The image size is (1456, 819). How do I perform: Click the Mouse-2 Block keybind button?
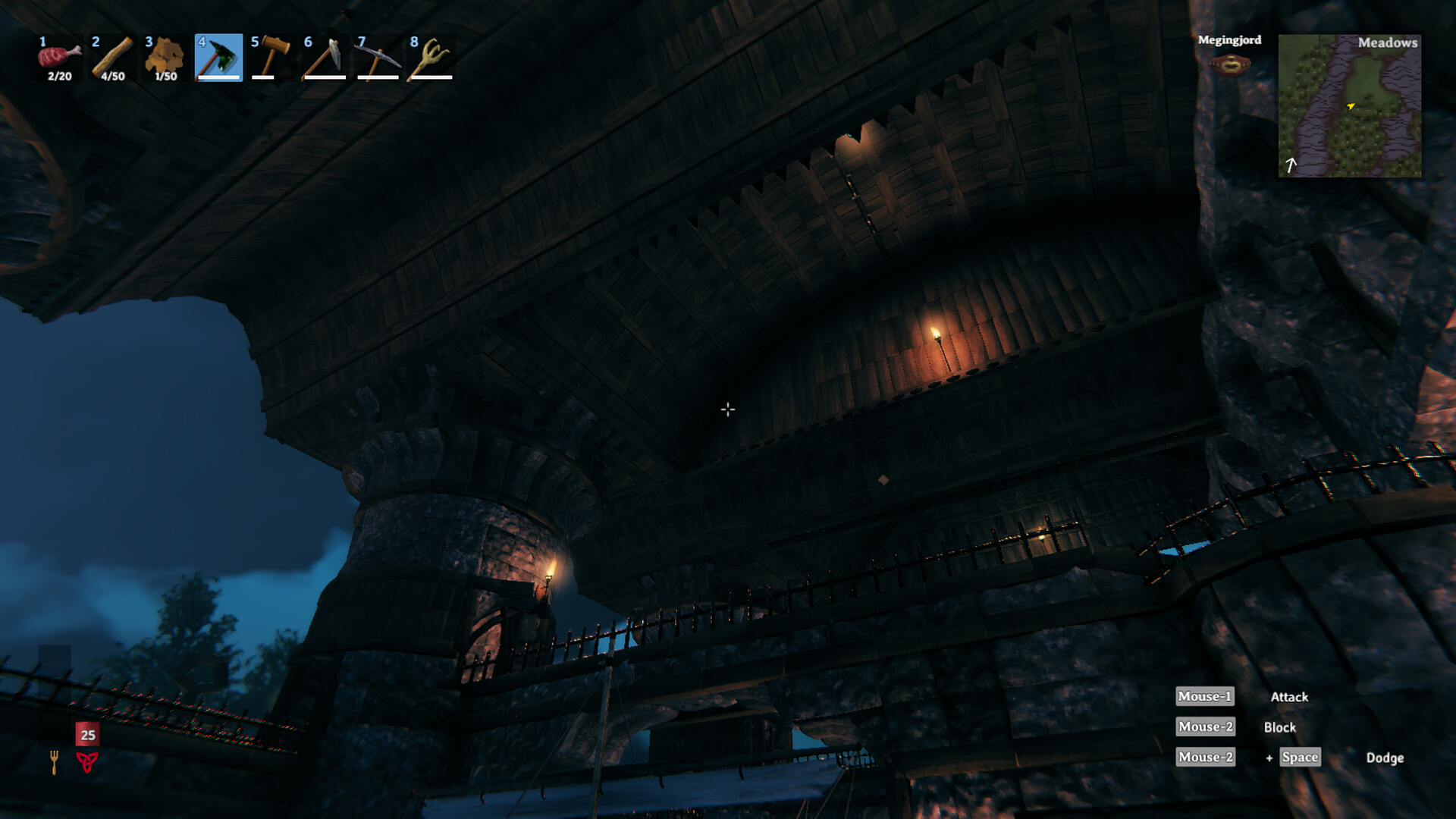pyautogui.click(x=1204, y=726)
